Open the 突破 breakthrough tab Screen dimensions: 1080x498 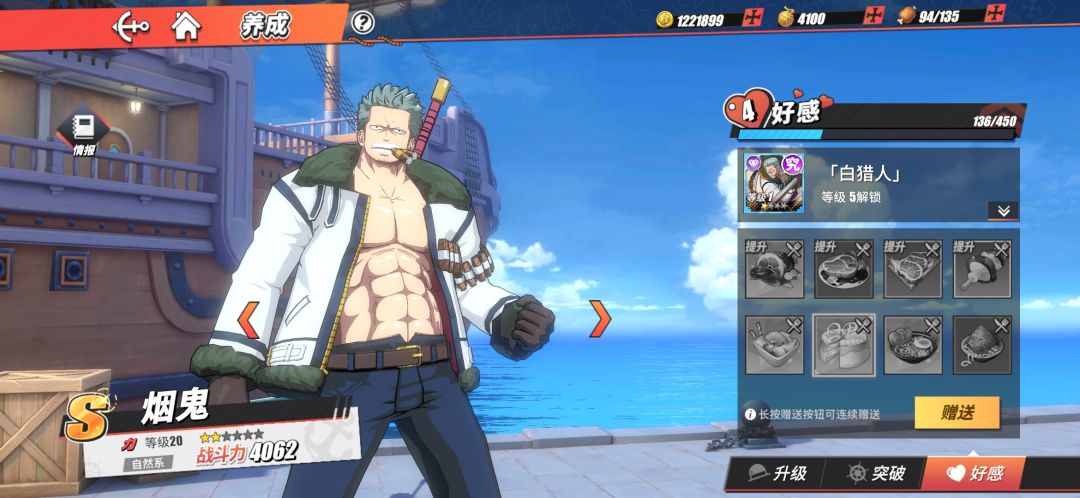pyautogui.click(x=876, y=473)
